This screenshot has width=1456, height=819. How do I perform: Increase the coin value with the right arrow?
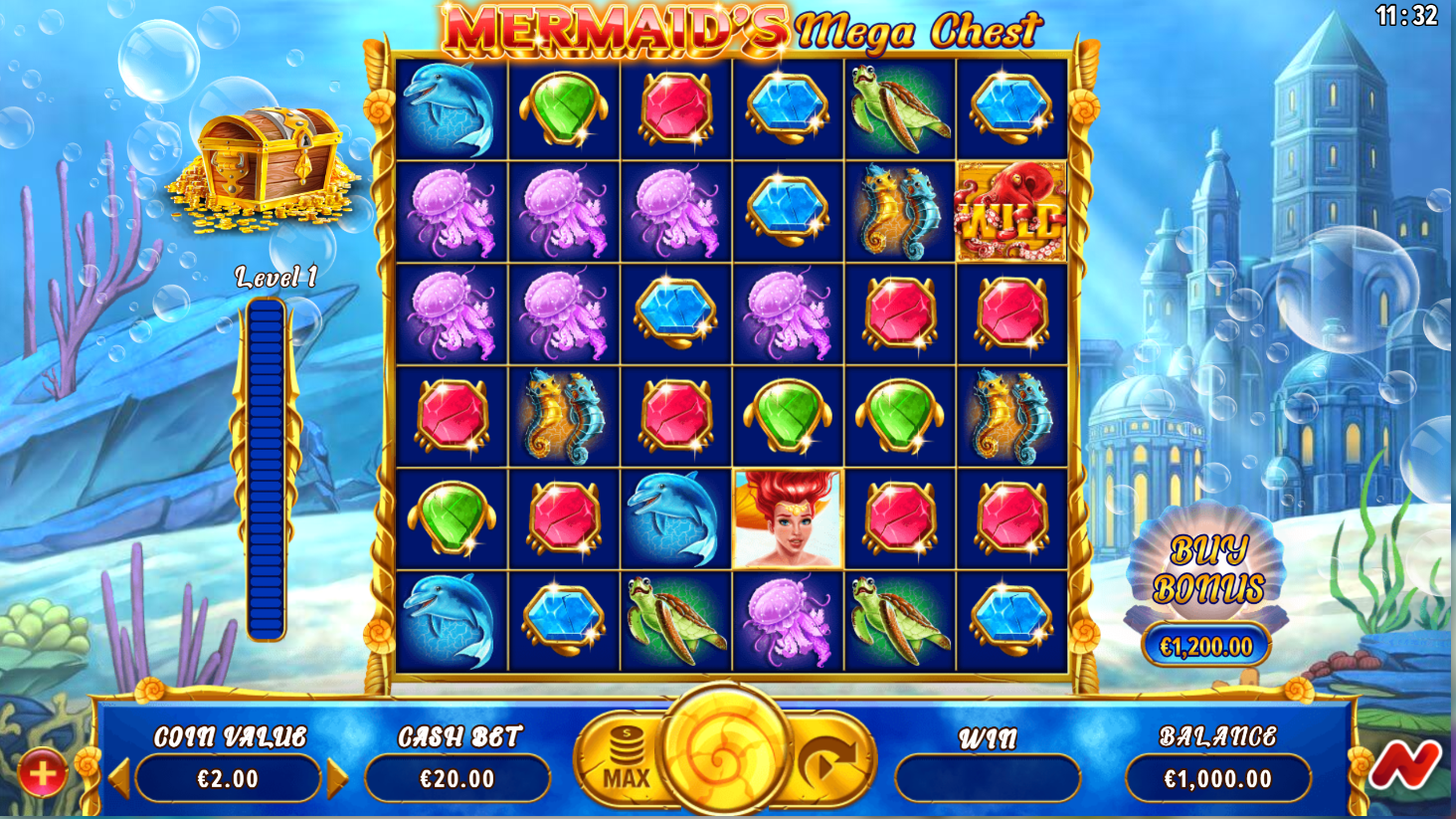click(x=337, y=778)
